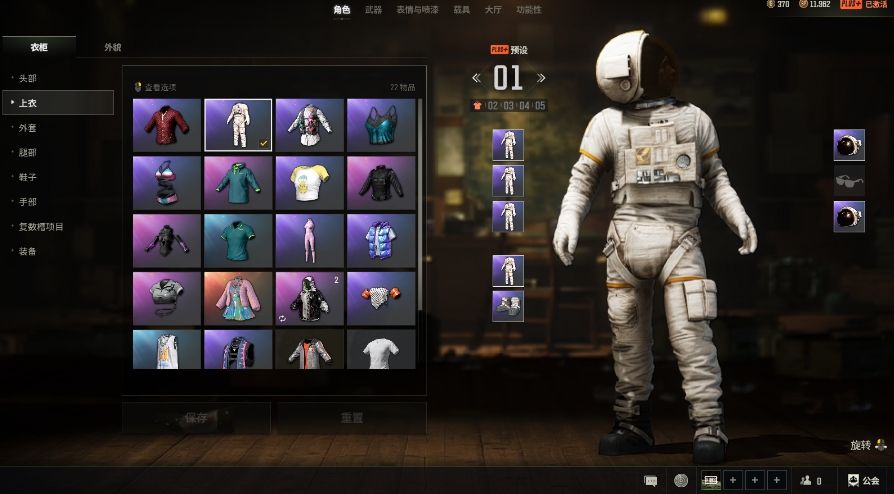894x494 pixels.
Task: Select the 装备 (Gear) category
Action: click(27, 251)
